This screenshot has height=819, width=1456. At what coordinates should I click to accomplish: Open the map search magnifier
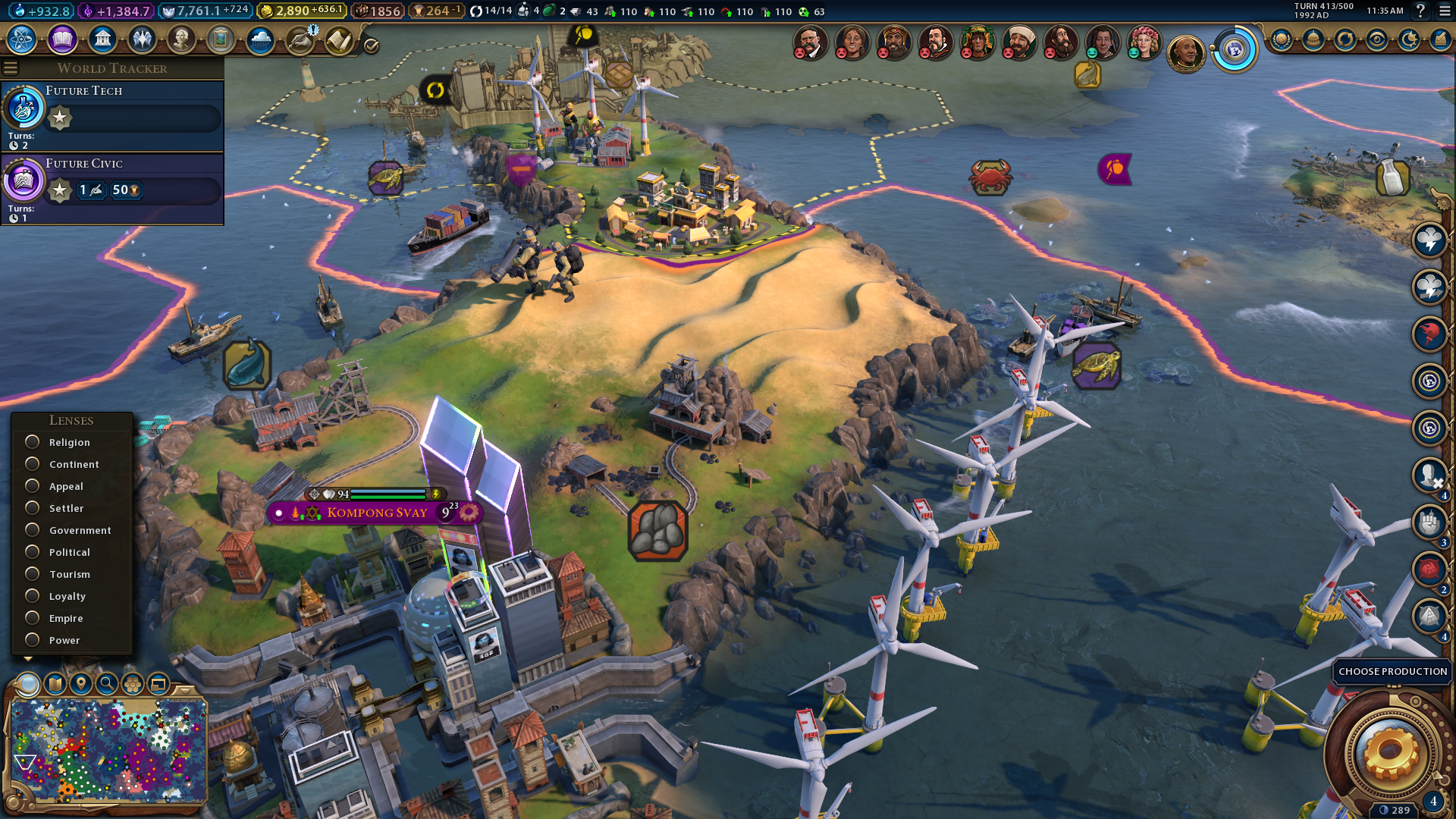(x=107, y=684)
